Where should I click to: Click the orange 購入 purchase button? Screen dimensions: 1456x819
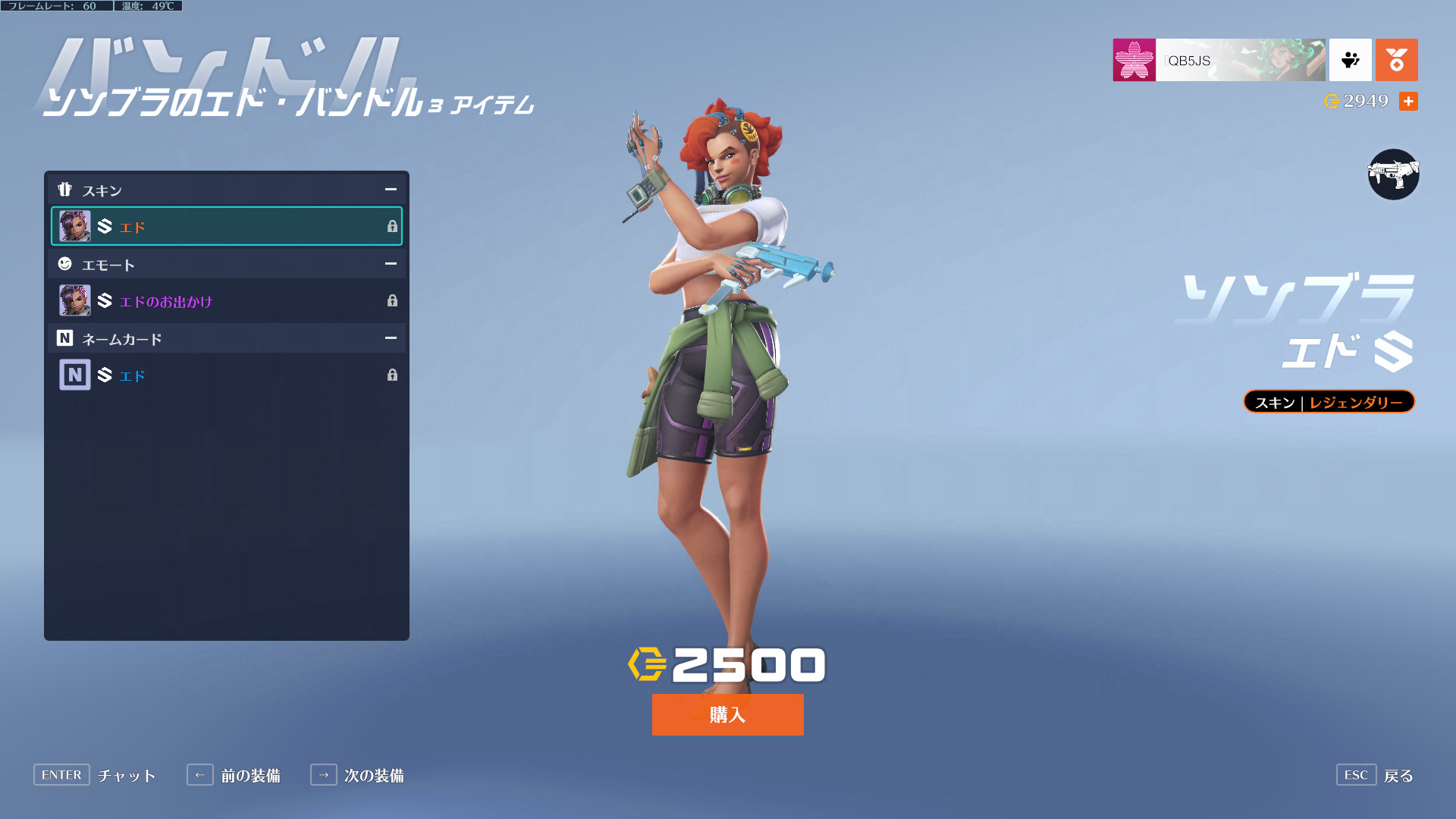[x=727, y=714]
